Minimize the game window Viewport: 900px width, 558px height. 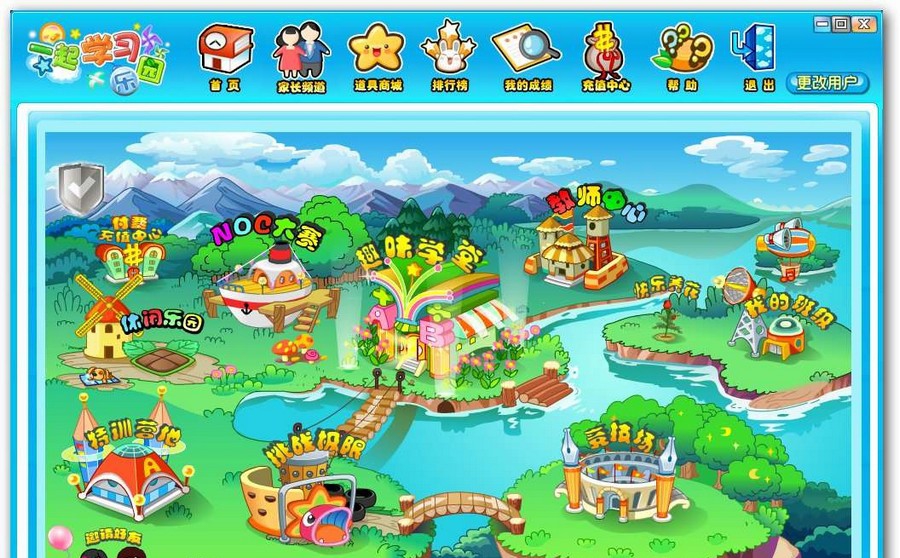820,23
